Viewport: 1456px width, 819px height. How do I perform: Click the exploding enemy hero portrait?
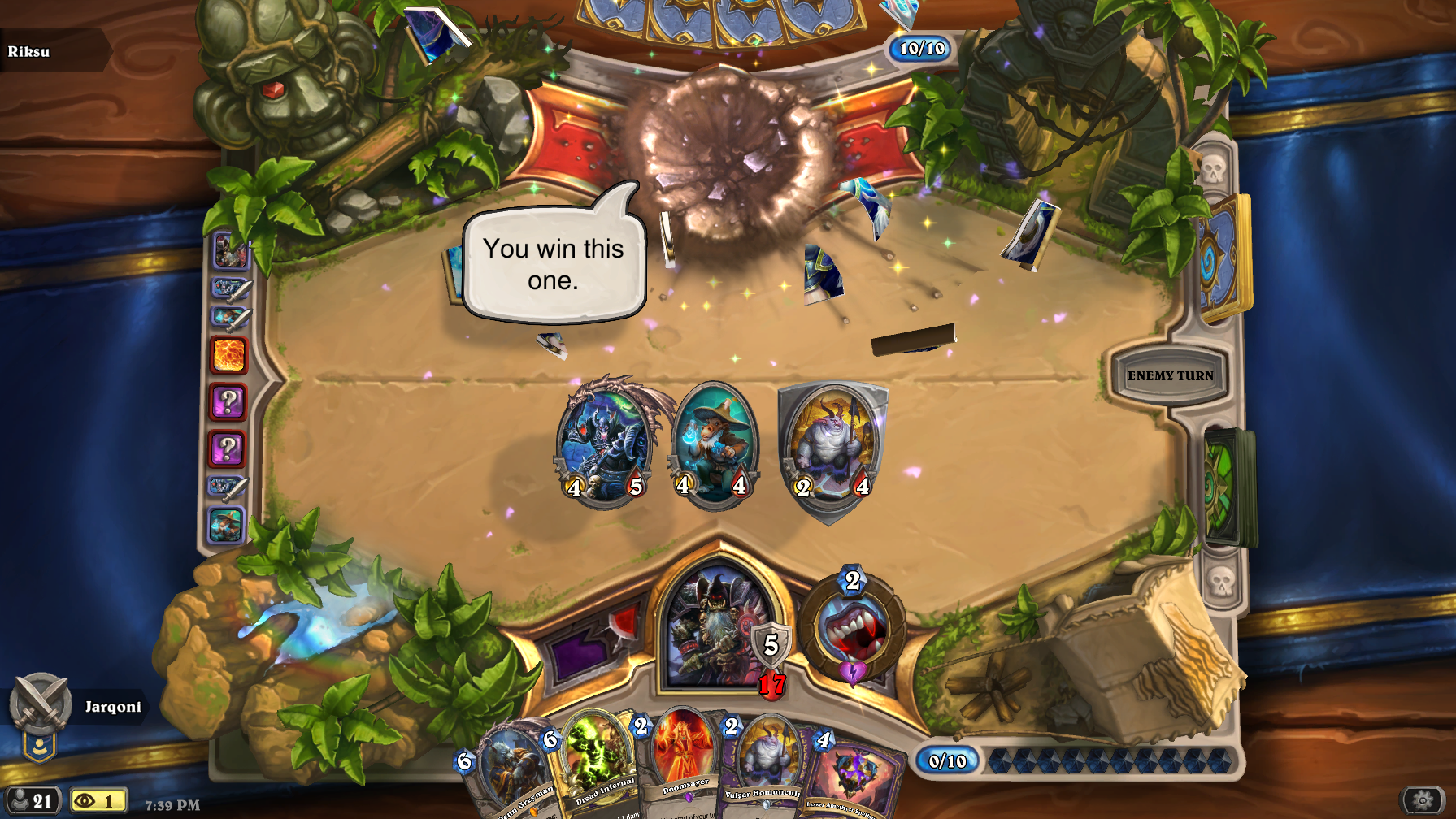[719, 154]
